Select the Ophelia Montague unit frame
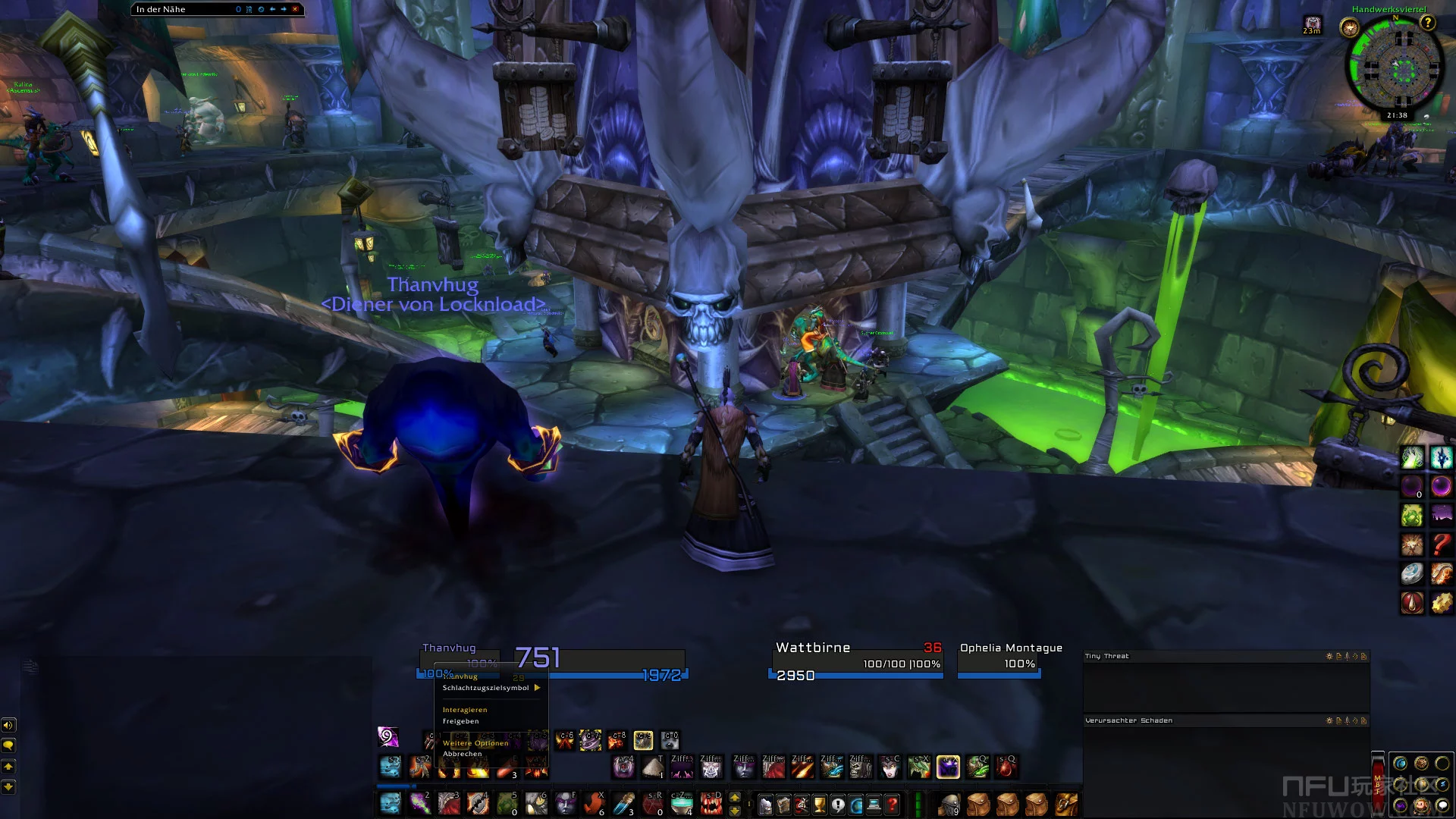Viewport: 1456px width, 819px height. point(999,660)
